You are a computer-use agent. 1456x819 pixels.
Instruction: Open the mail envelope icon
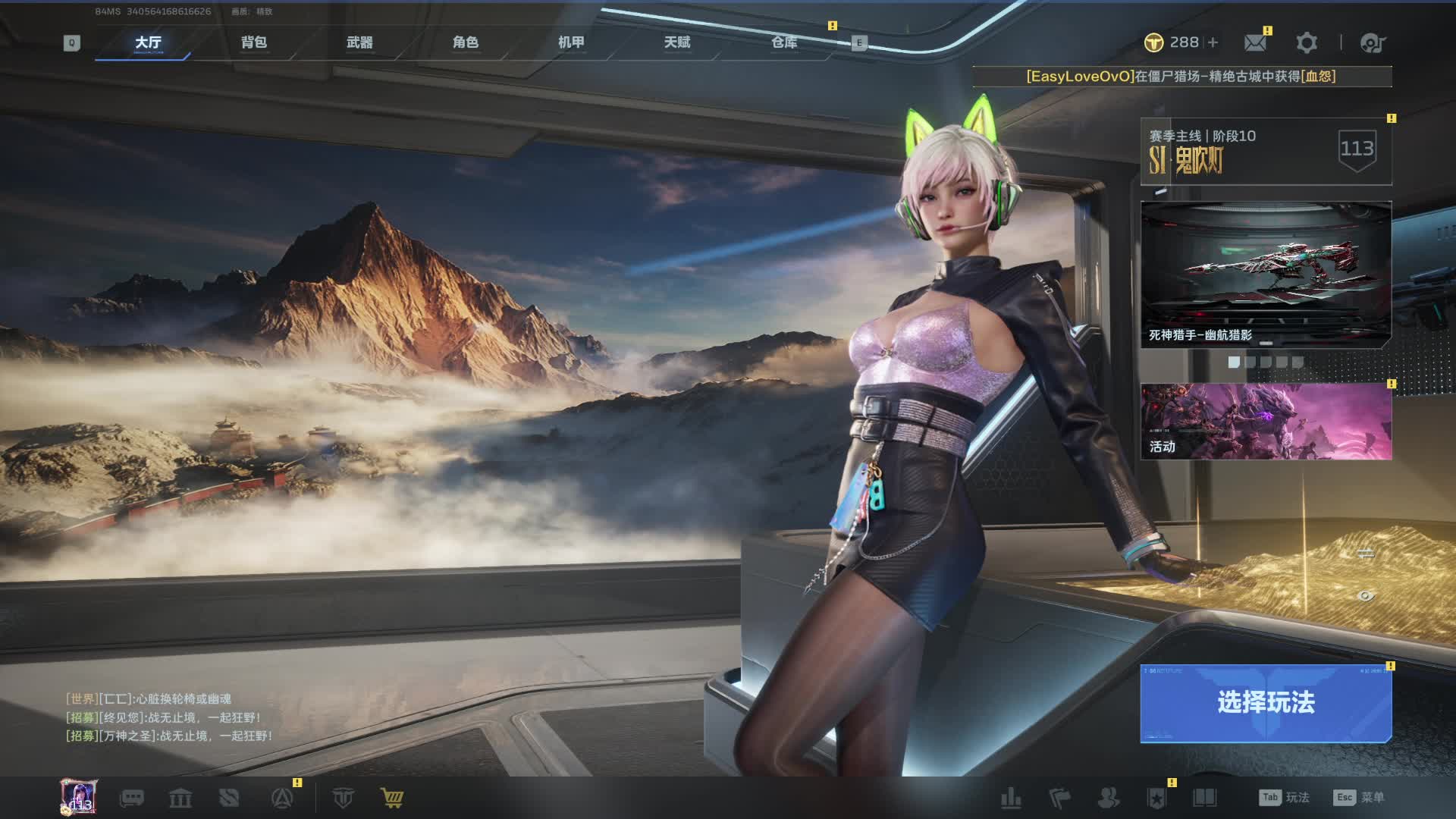click(1255, 42)
